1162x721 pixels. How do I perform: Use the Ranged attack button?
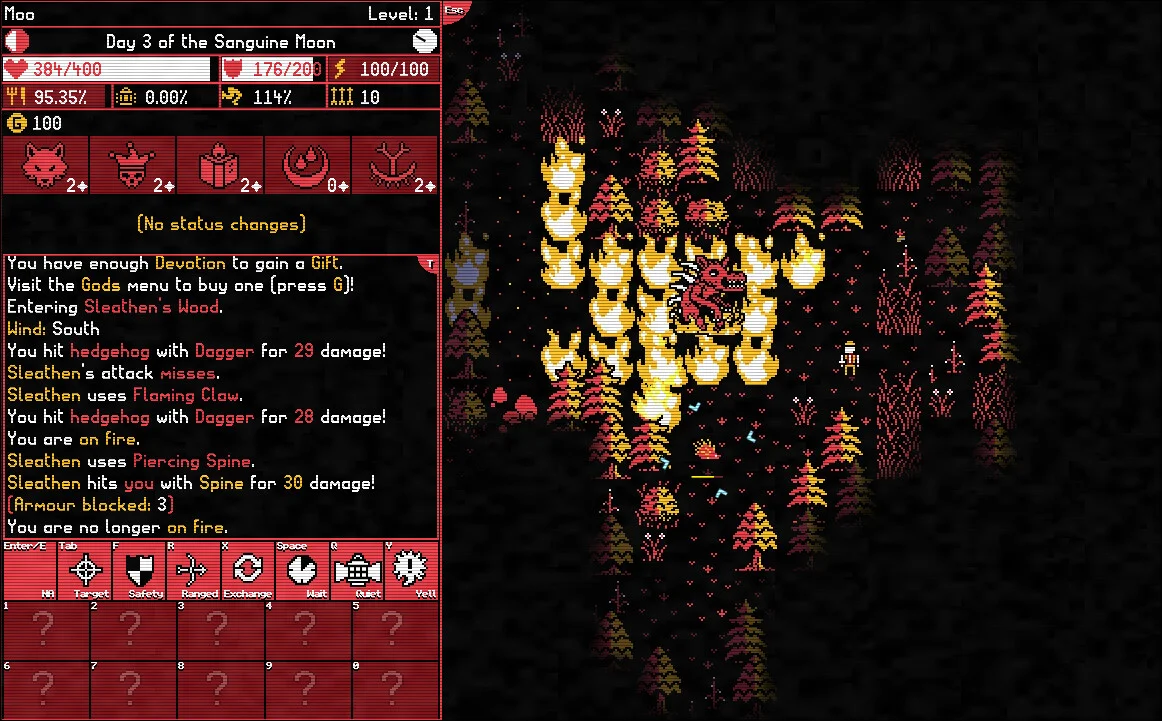point(193,571)
